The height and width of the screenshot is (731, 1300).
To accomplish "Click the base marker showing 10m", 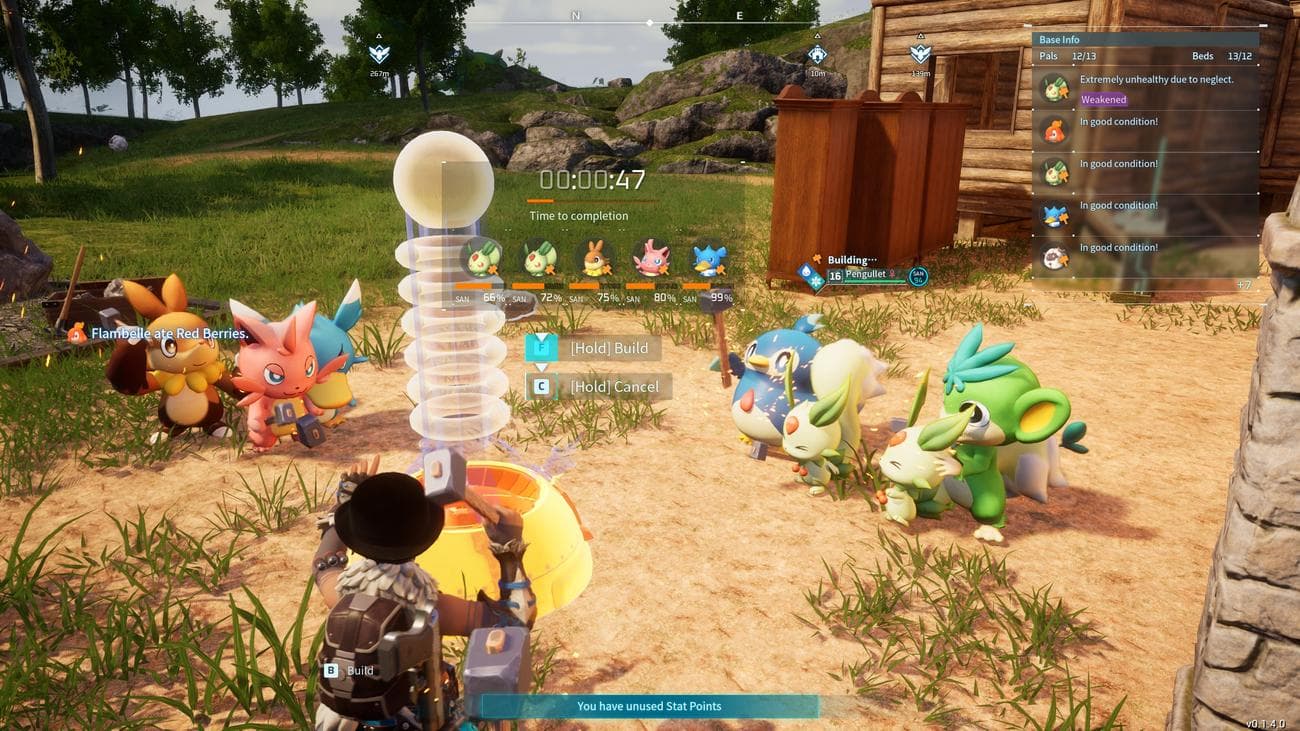I will (x=817, y=55).
